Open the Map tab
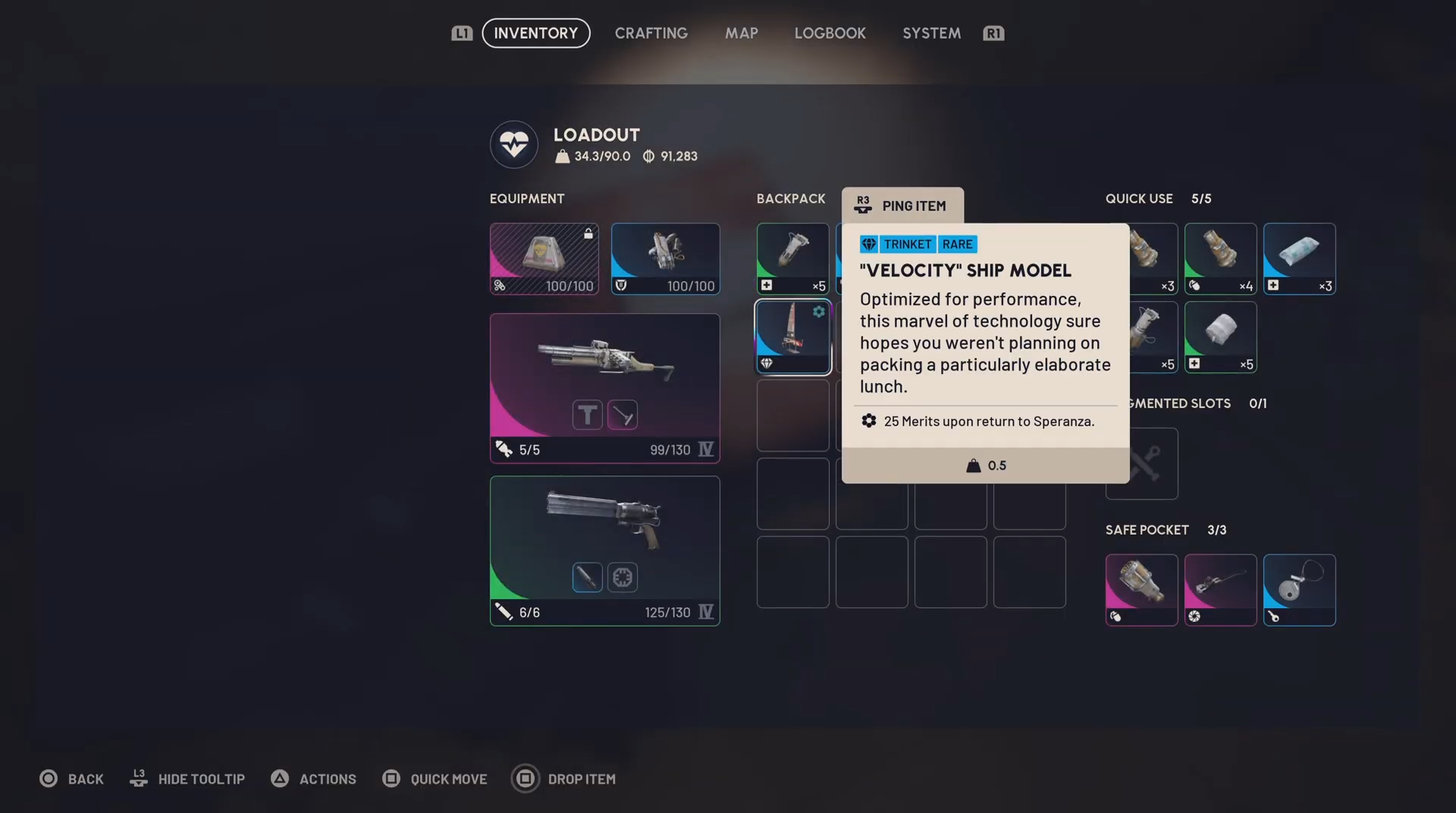This screenshot has width=1456, height=813. click(x=741, y=33)
